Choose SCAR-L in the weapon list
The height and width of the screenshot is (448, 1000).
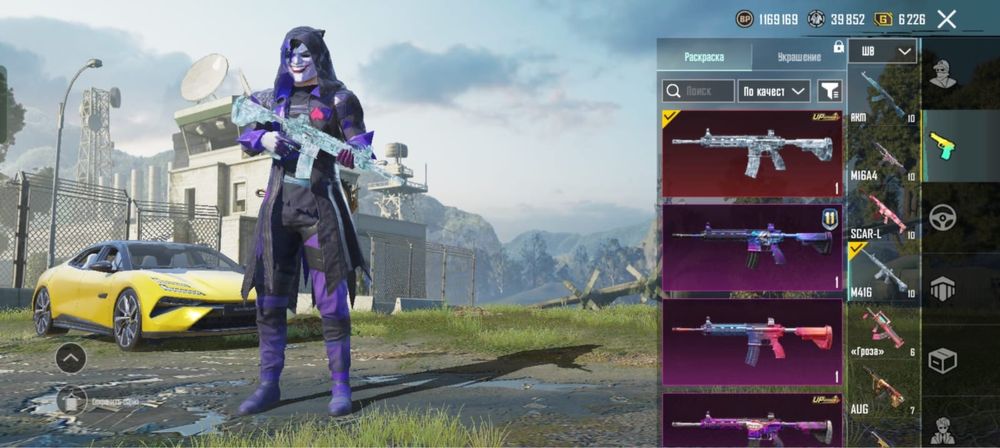click(x=883, y=216)
